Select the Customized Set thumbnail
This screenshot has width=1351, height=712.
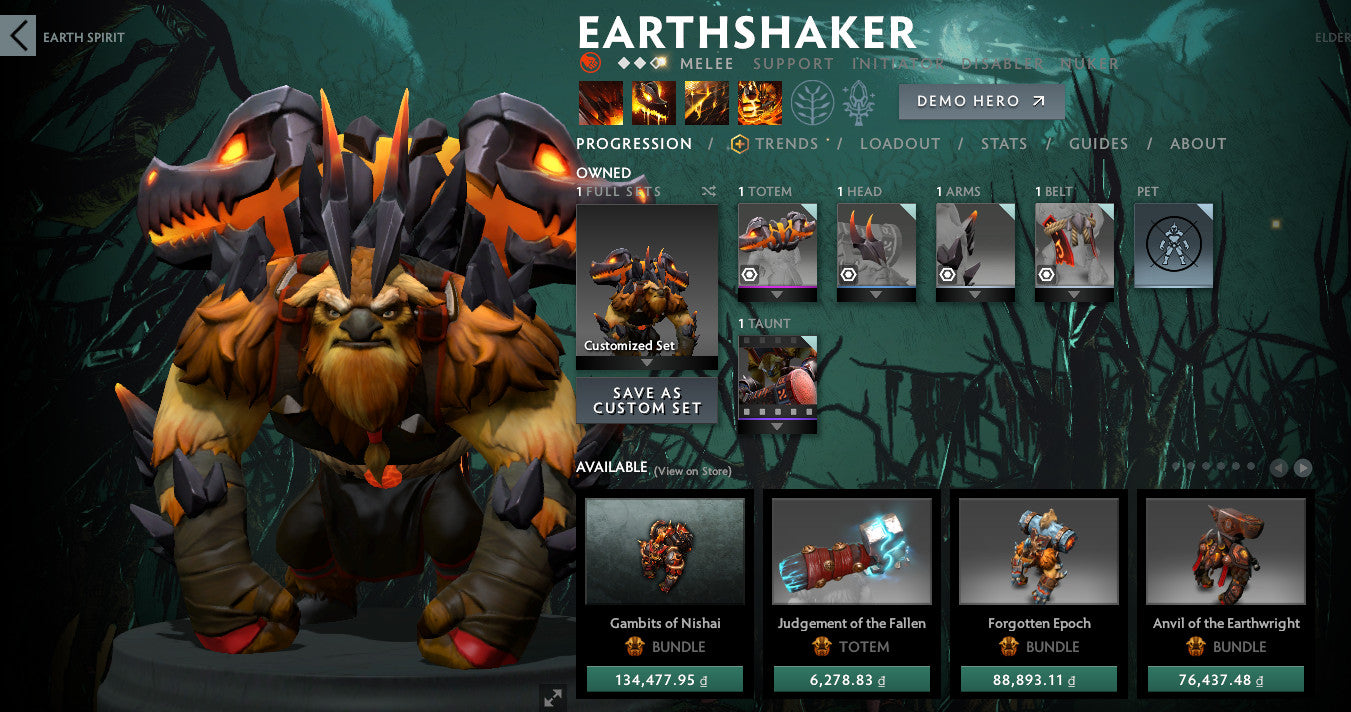pos(647,280)
